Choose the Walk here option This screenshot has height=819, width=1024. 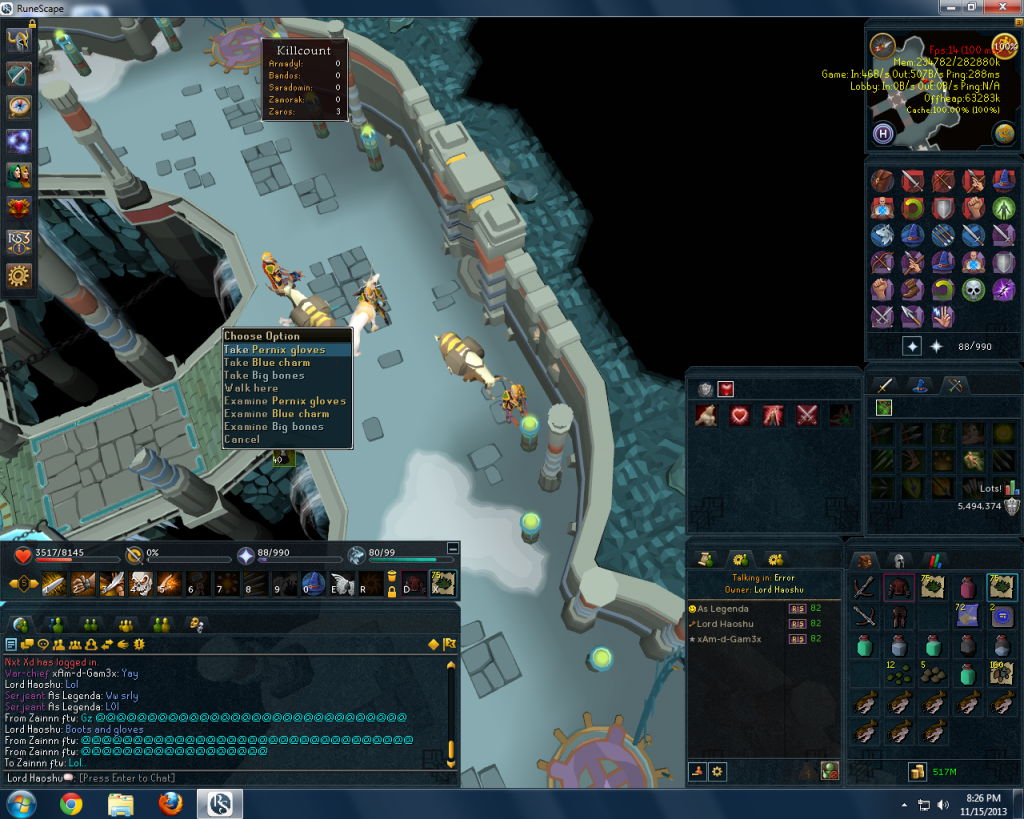pos(251,388)
